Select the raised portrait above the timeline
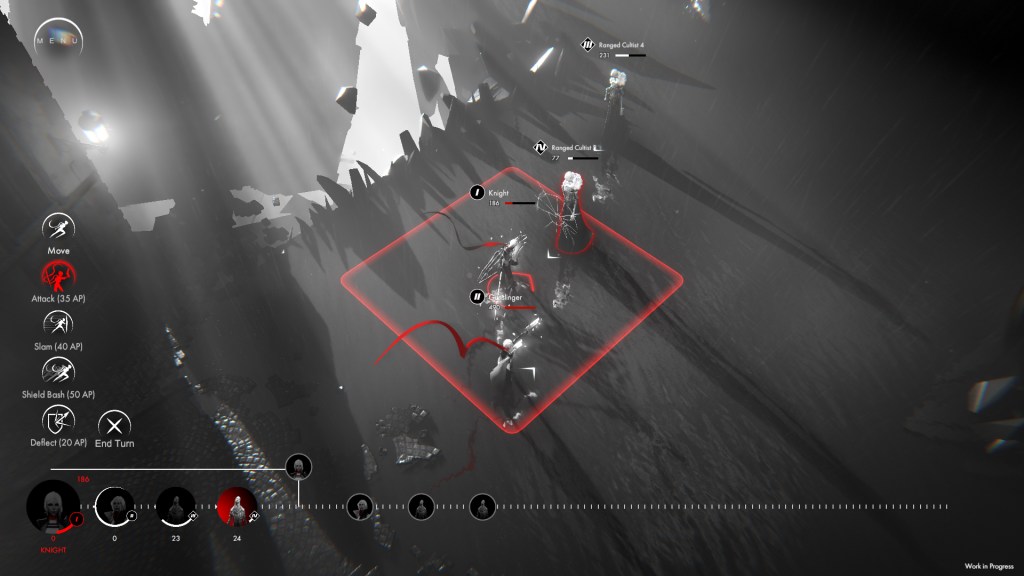 pos(298,466)
